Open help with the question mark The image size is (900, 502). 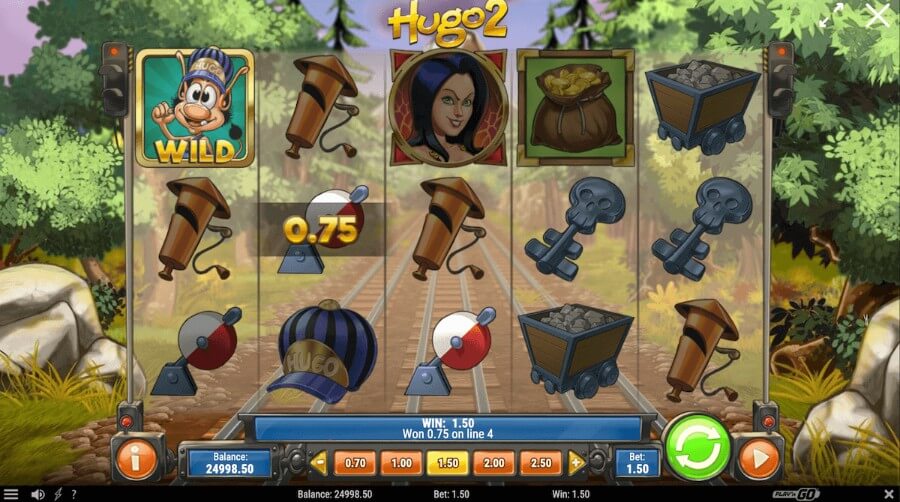tap(74, 494)
